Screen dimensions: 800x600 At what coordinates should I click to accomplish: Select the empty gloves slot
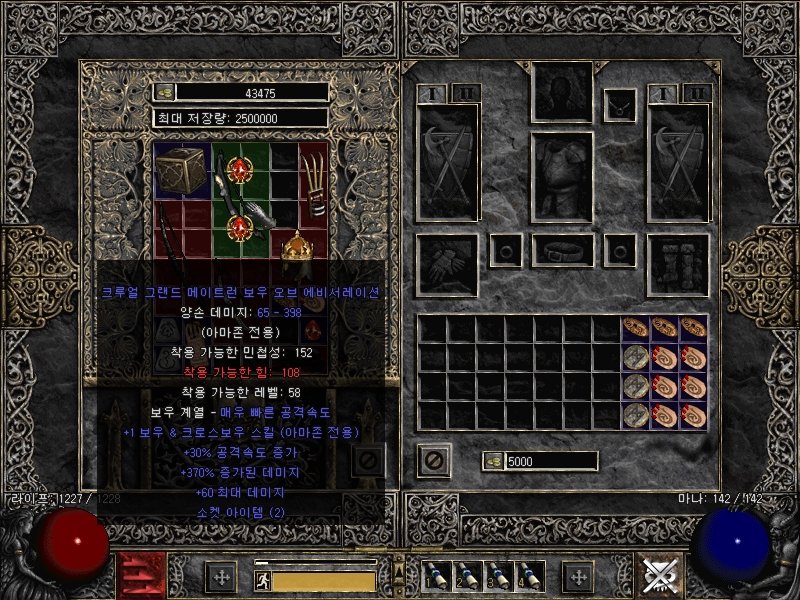click(445, 265)
